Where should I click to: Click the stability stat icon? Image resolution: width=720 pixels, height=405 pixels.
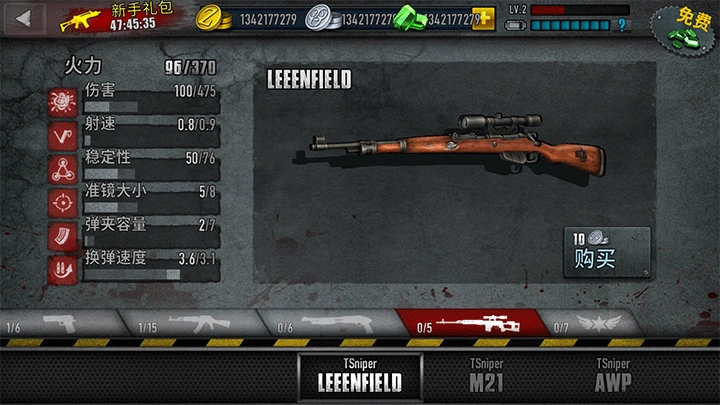point(63,168)
